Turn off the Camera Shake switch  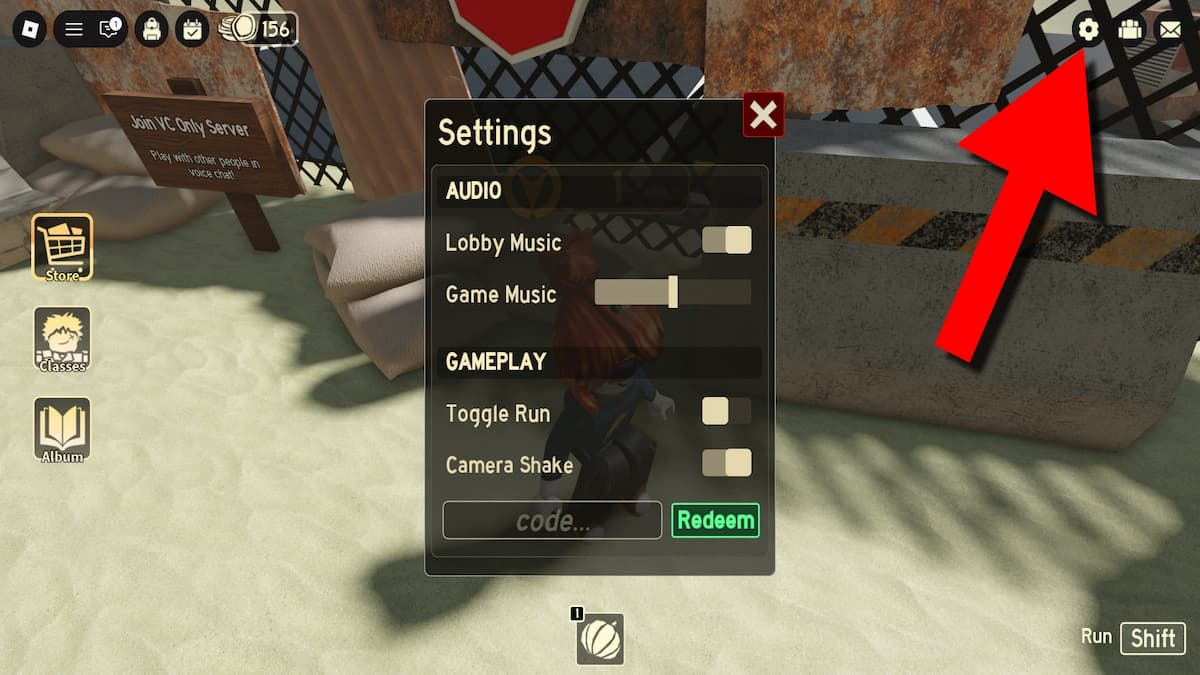point(726,462)
